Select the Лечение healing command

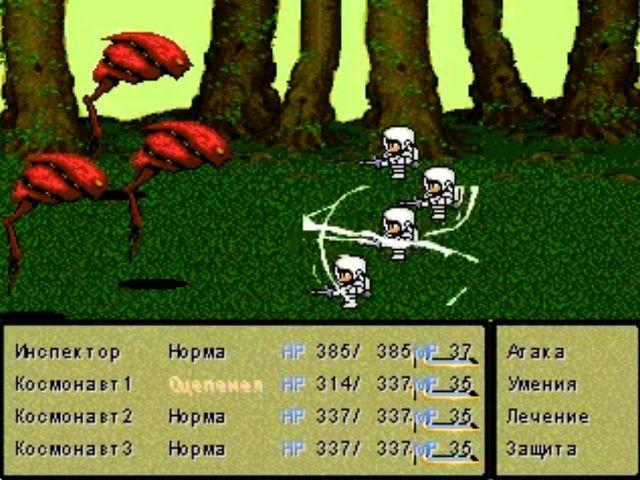pos(547,417)
